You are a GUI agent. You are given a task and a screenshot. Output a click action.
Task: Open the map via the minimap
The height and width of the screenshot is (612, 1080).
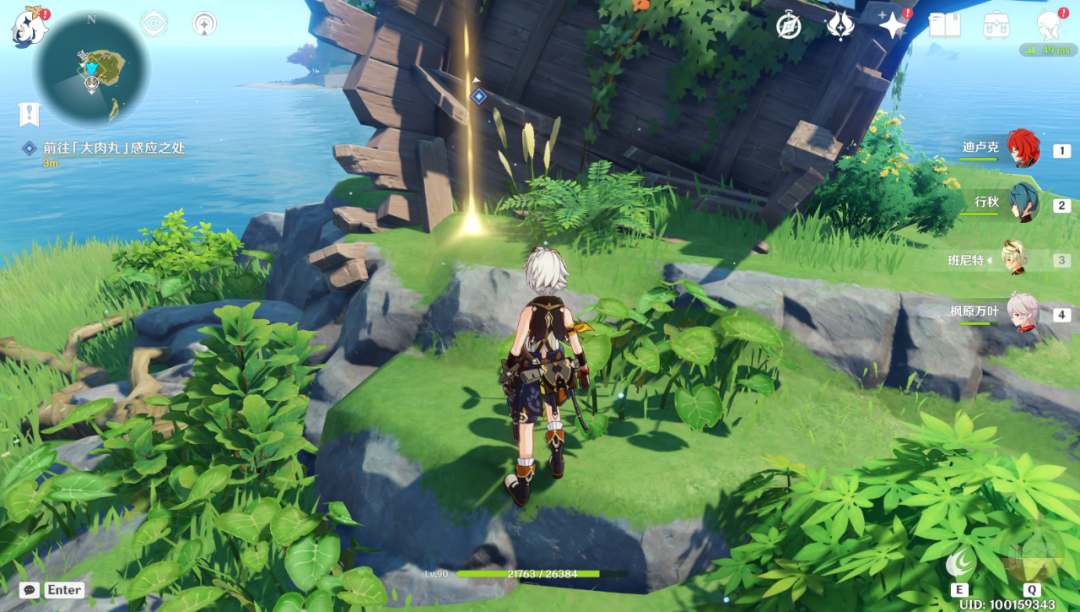(x=91, y=68)
